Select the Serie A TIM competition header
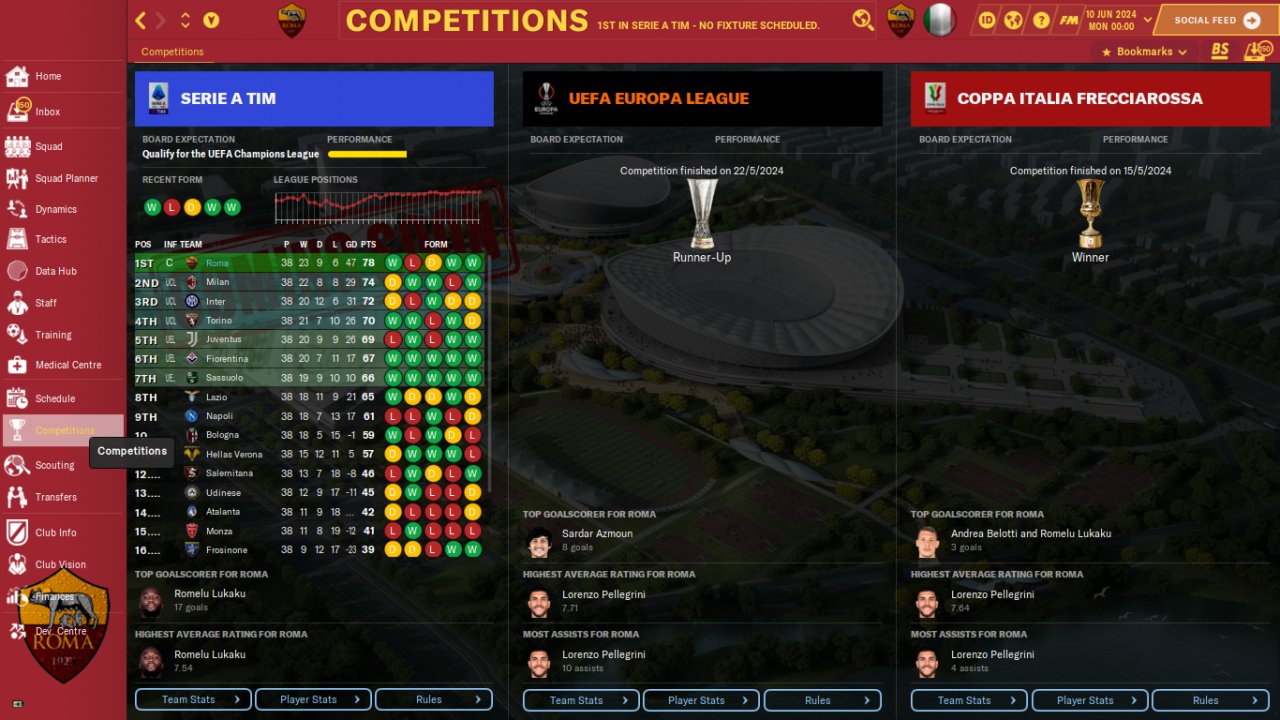The height and width of the screenshot is (720, 1280). click(x=314, y=98)
